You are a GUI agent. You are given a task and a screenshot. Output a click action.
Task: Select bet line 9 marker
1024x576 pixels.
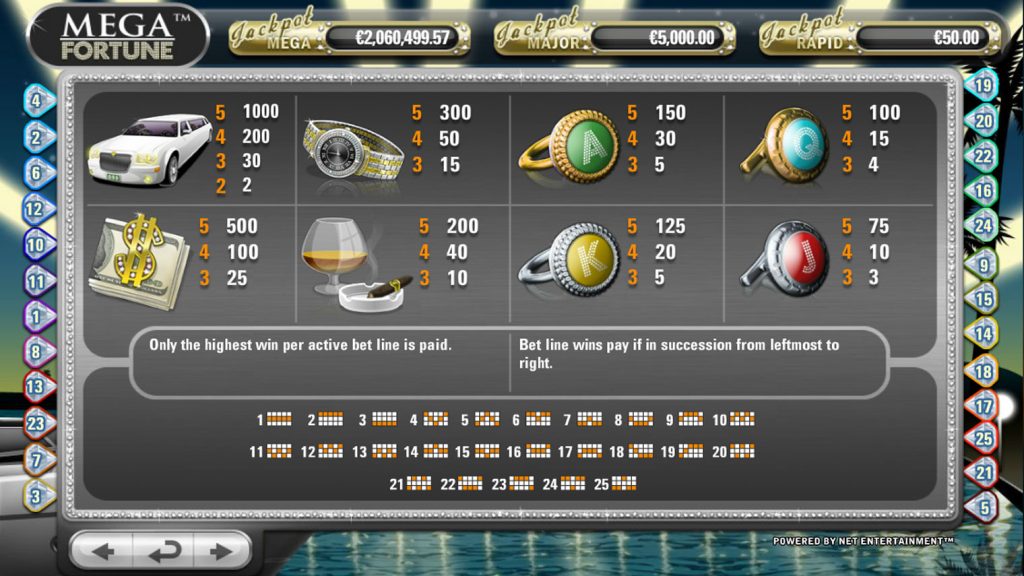pyautogui.click(x=984, y=265)
